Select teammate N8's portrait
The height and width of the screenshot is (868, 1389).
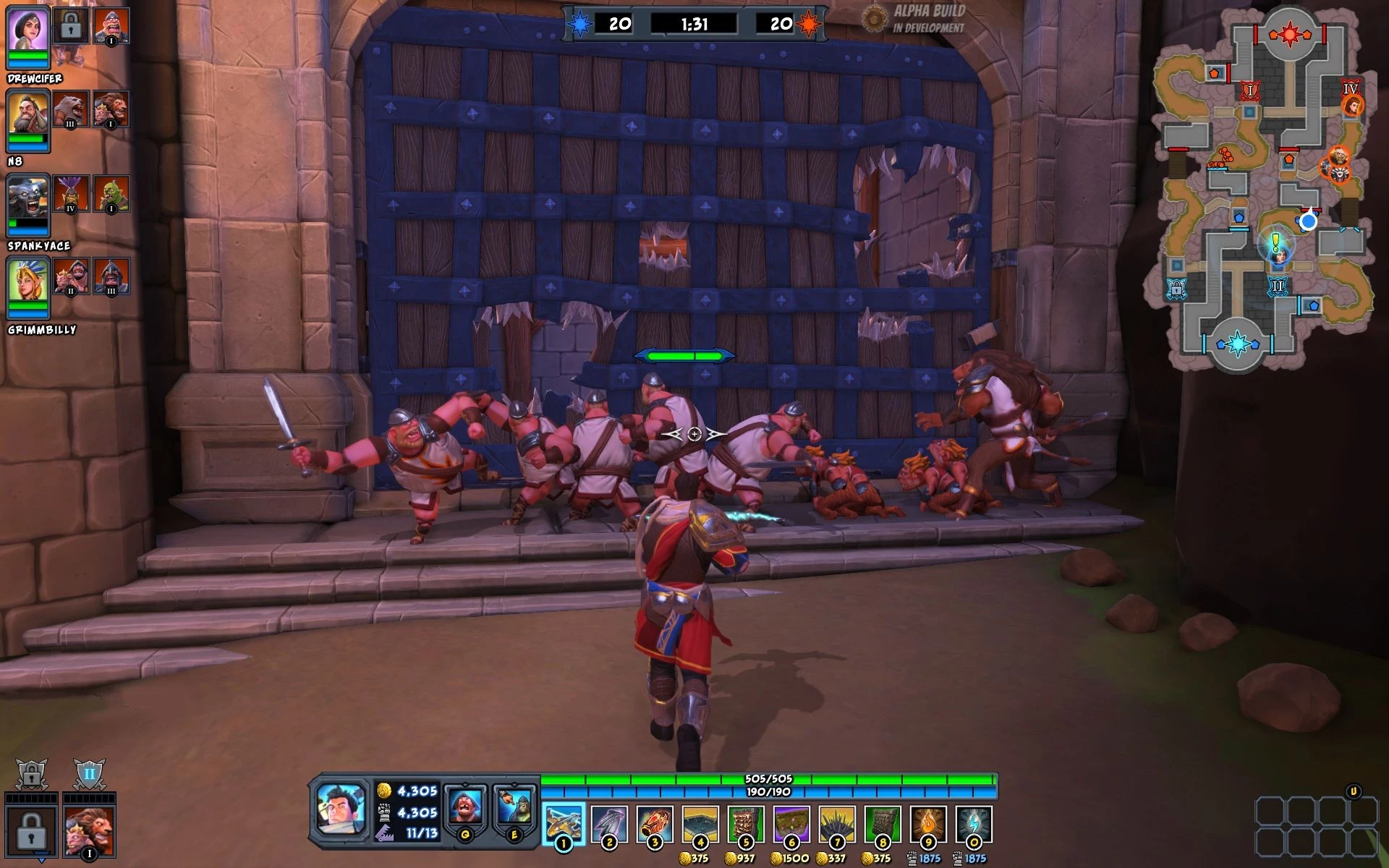pos(28,114)
